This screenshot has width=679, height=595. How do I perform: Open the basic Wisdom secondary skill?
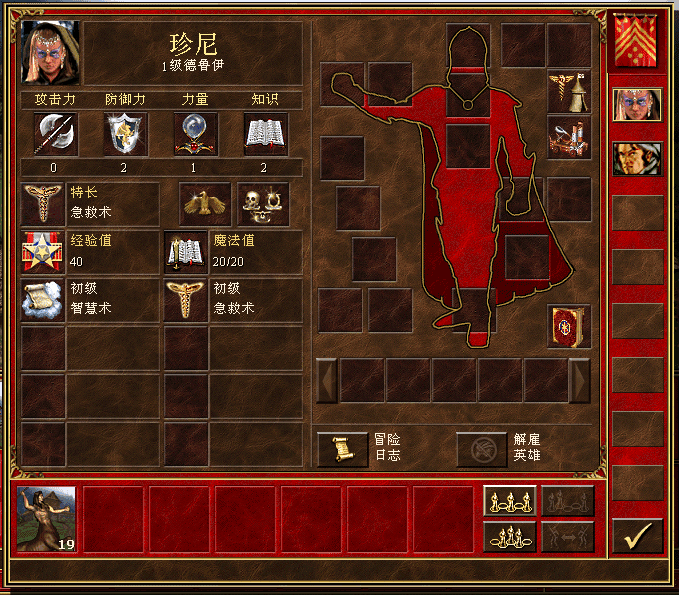coord(43,300)
